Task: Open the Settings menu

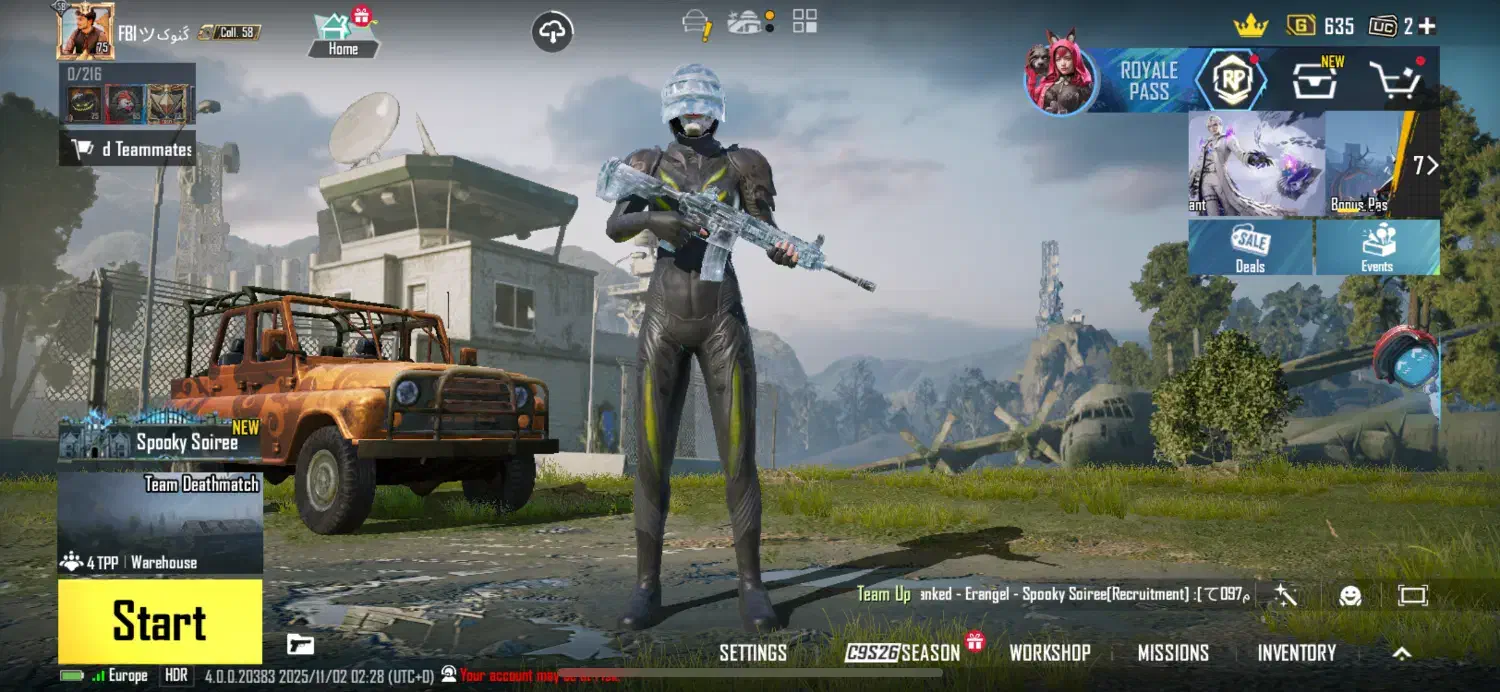Action: click(x=753, y=653)
